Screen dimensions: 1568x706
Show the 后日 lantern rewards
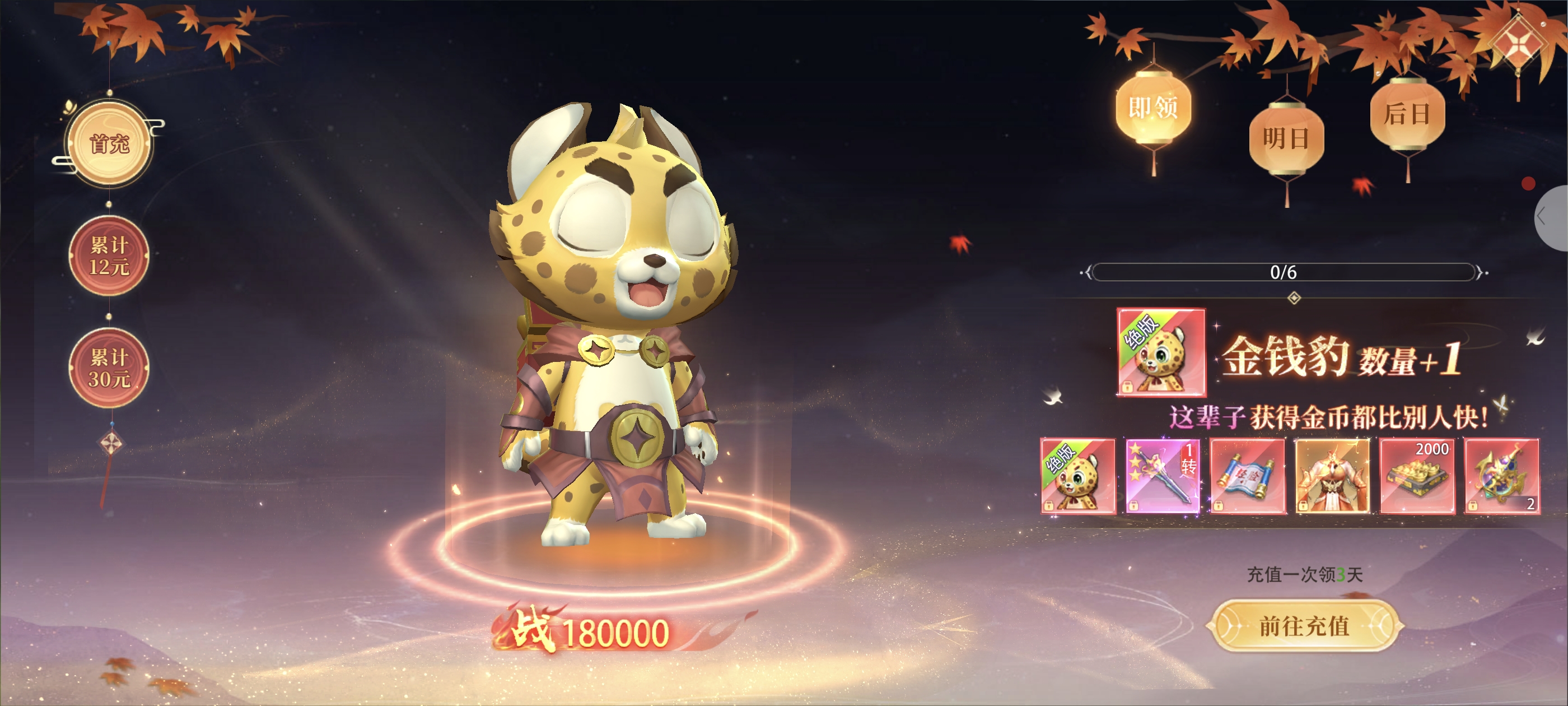pyautogui.click(x=1407, y=114)
